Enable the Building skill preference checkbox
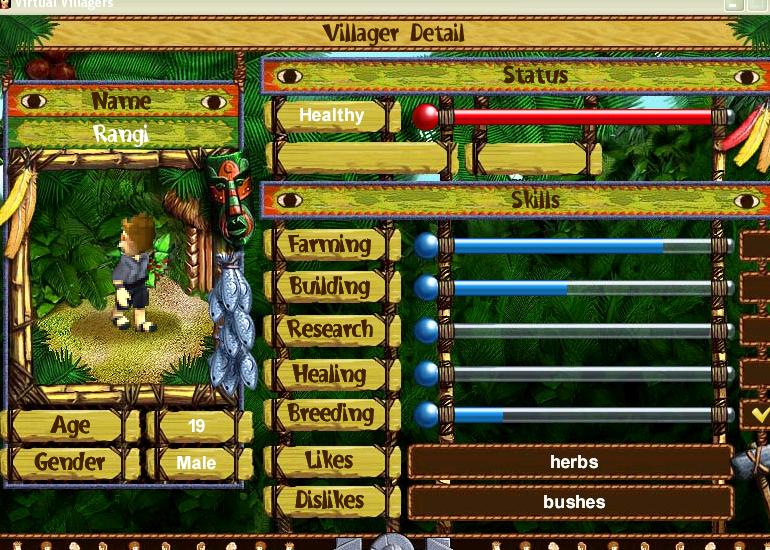Viewport: 770px width, 550px height. 756,287
